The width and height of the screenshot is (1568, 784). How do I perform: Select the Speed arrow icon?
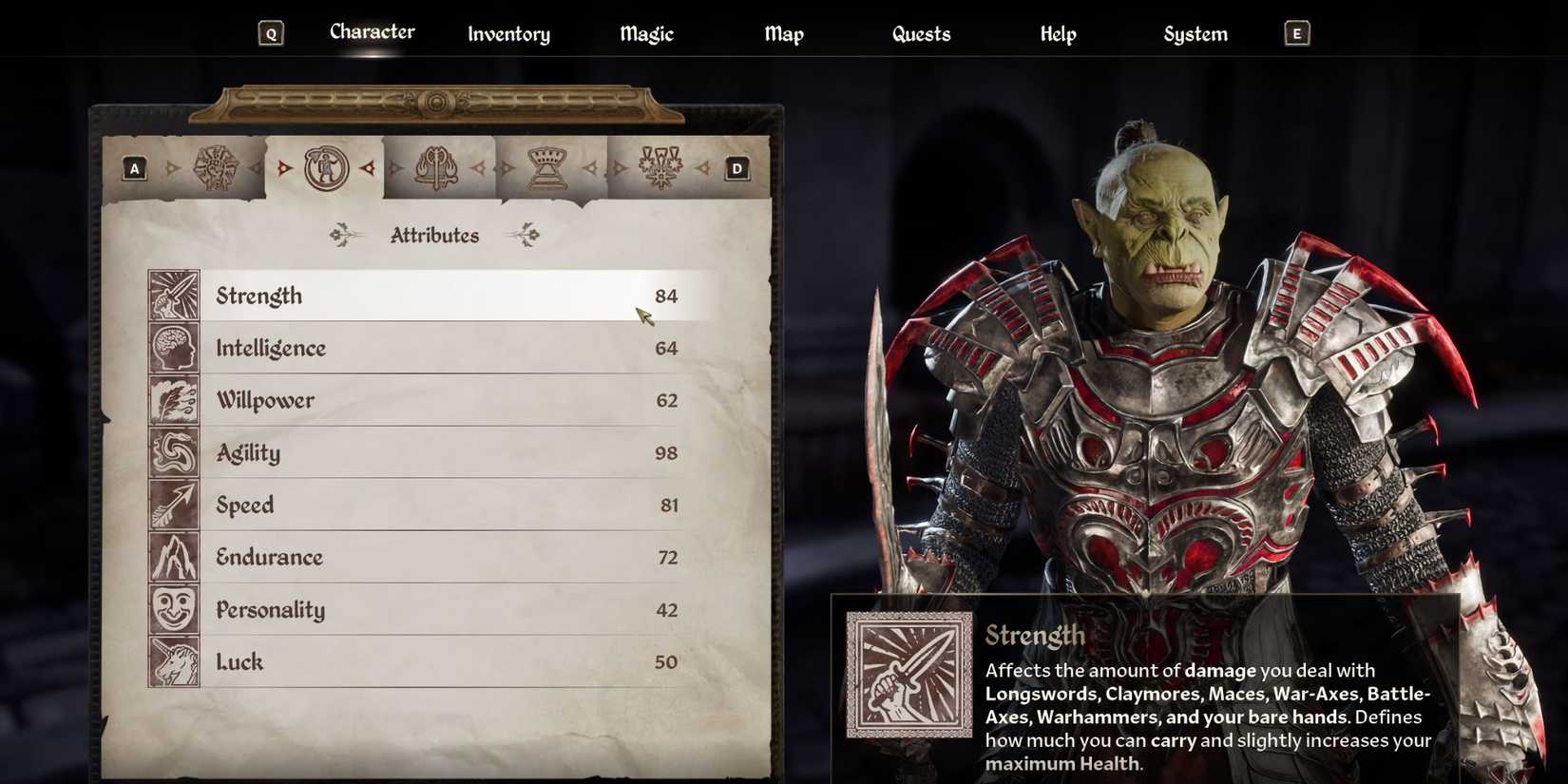(x=173, y=505)
